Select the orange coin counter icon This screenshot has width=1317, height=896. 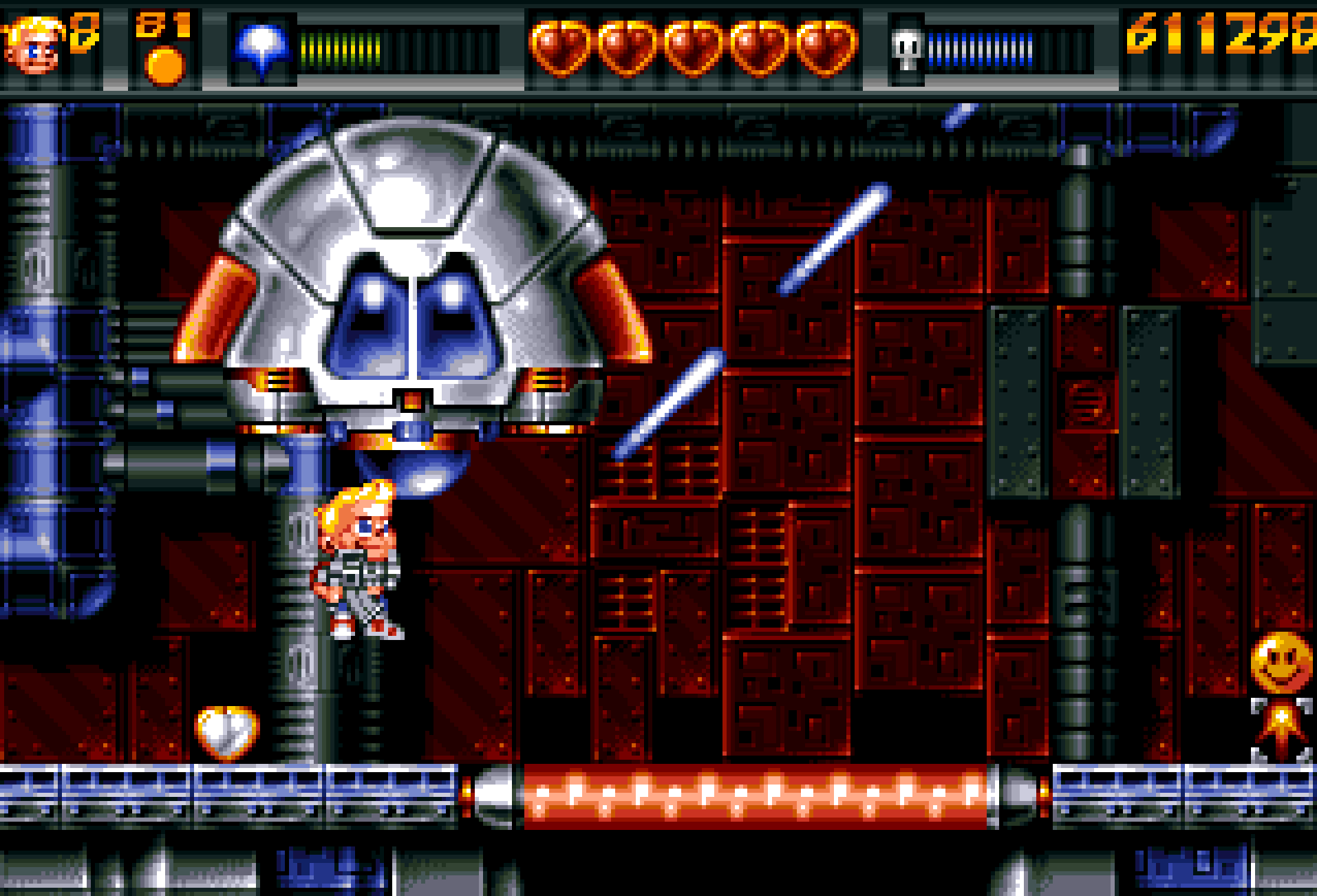tap(165, 66)
